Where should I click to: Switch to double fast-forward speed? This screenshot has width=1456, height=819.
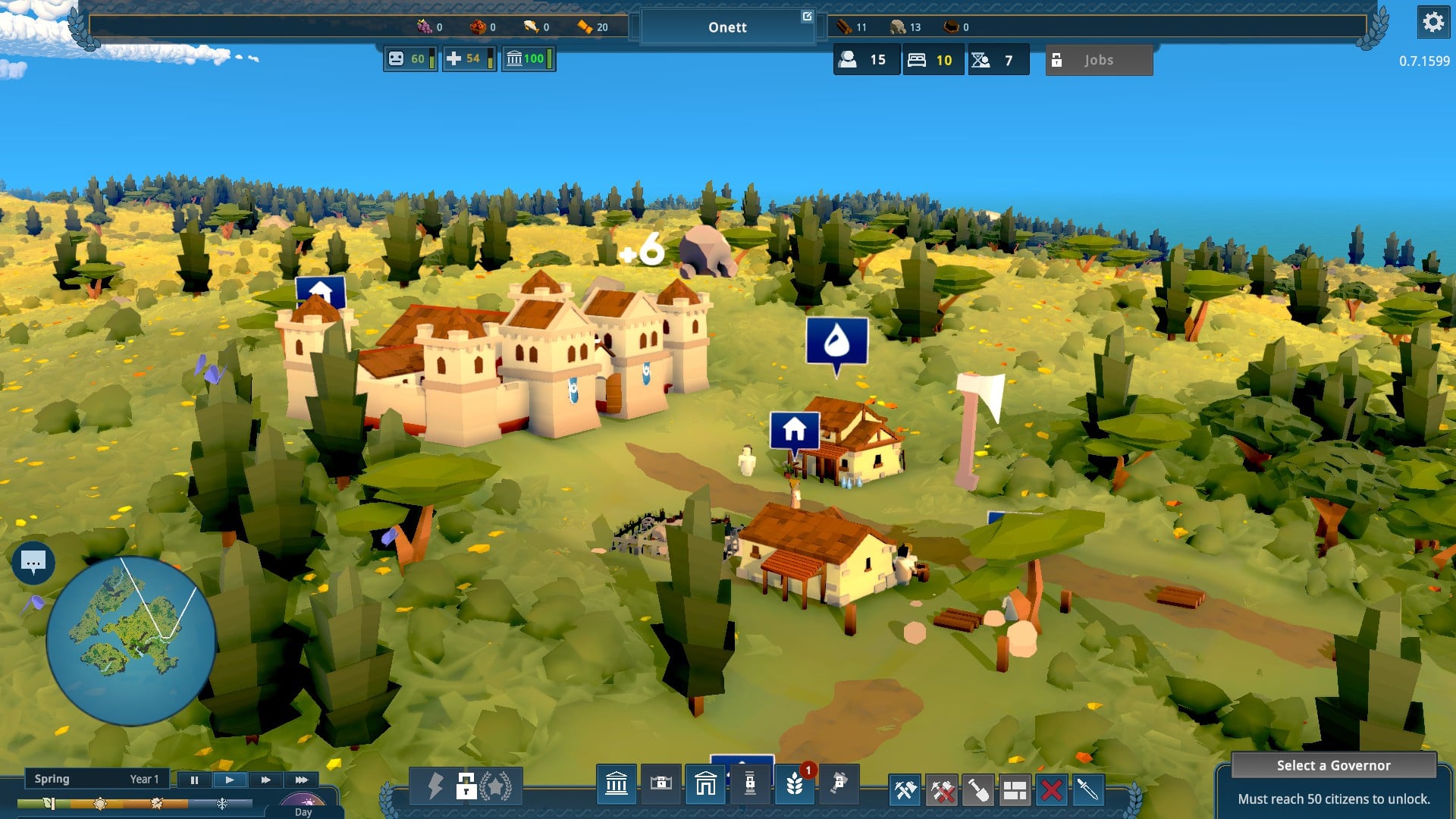(265, 780)
